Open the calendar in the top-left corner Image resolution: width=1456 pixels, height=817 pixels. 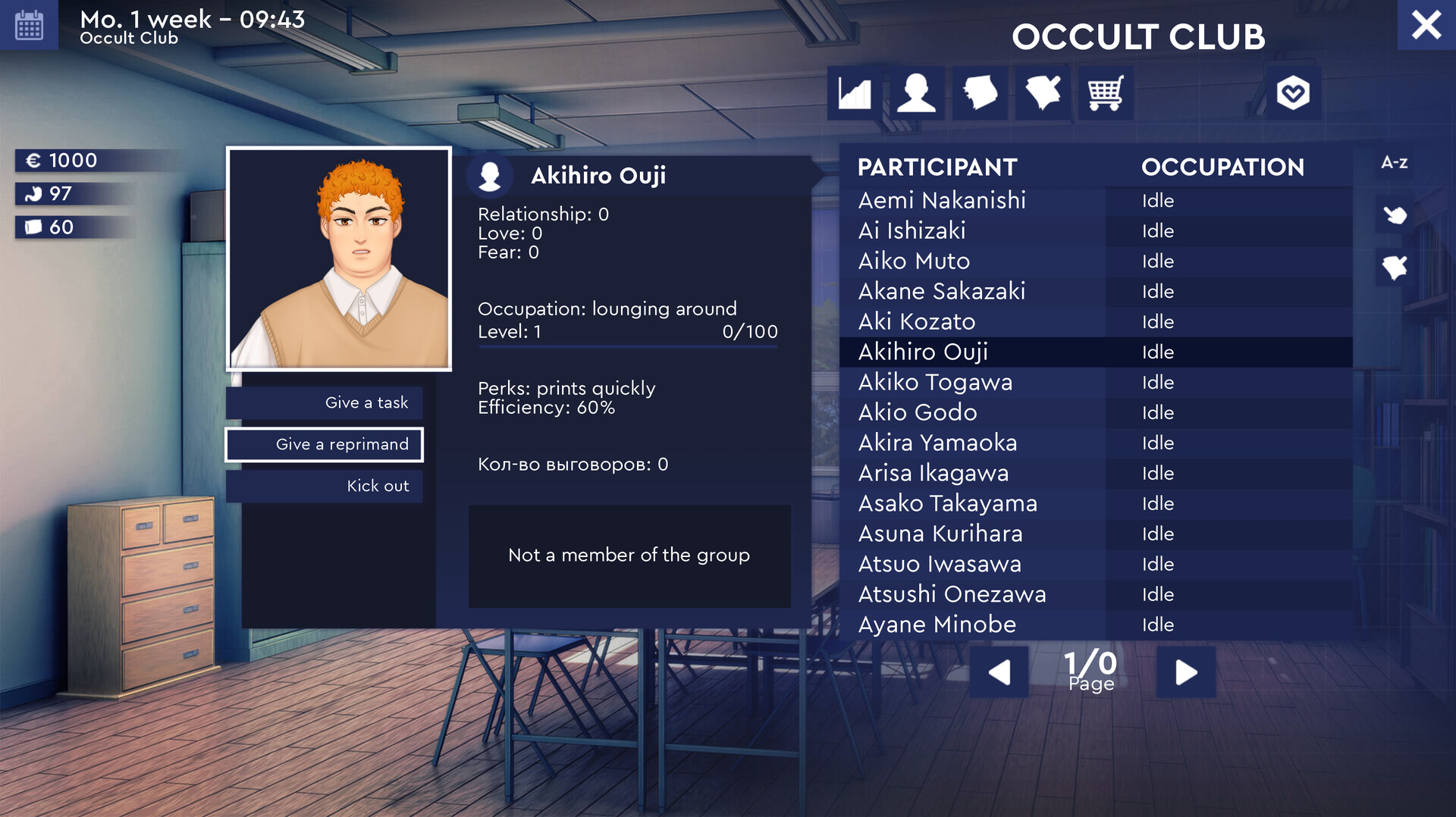[29, 25]
